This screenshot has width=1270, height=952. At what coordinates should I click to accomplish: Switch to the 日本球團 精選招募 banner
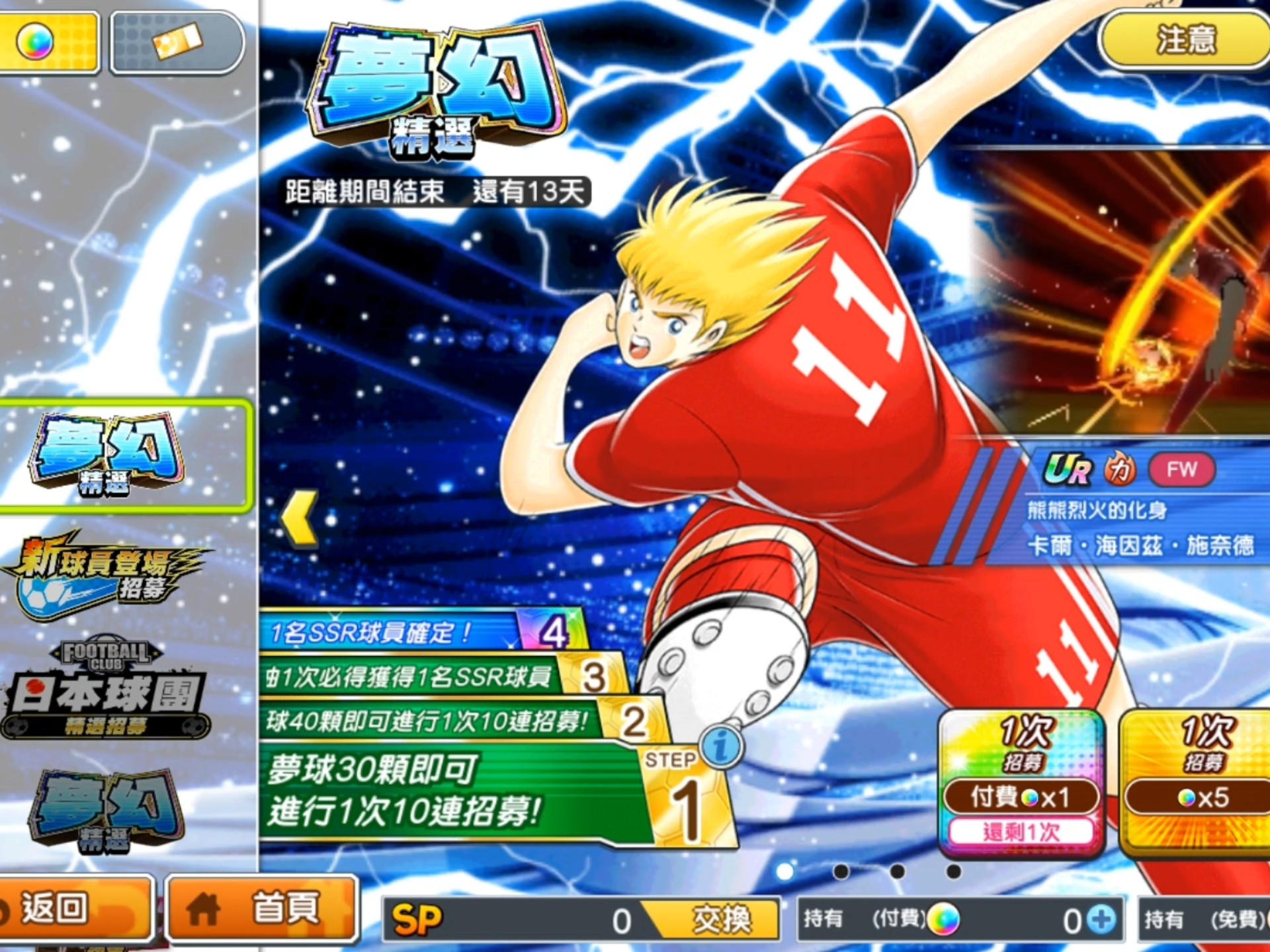[106, 691]
